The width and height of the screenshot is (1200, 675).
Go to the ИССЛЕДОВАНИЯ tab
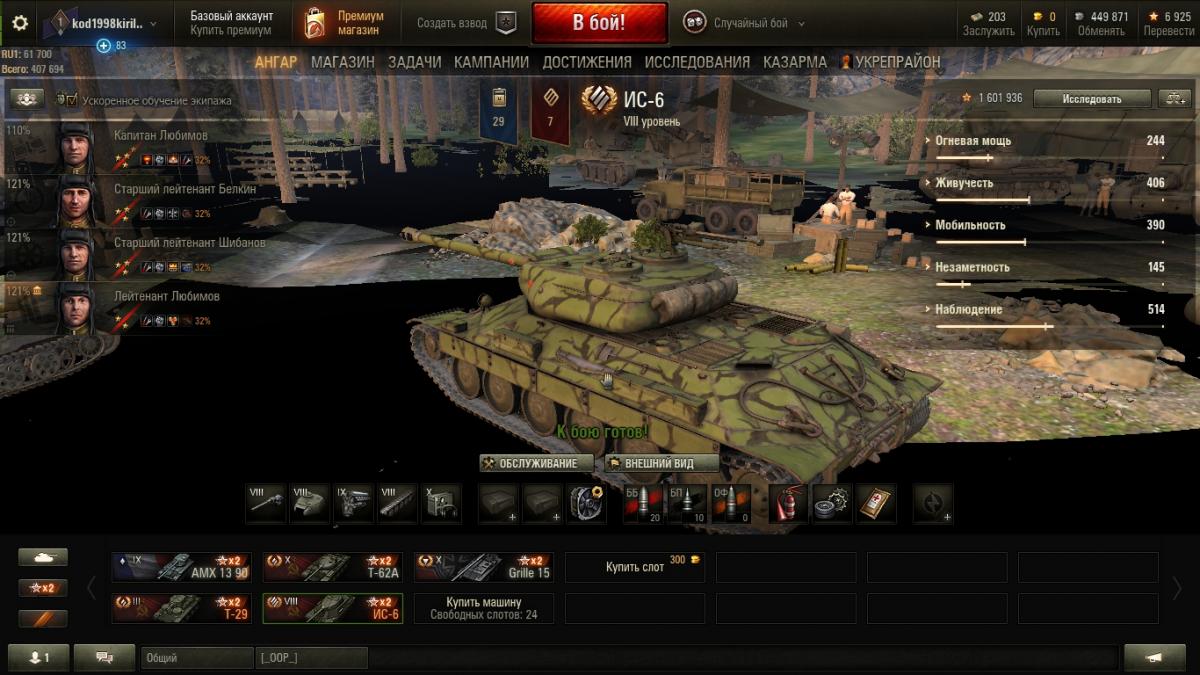click(697, 62)
